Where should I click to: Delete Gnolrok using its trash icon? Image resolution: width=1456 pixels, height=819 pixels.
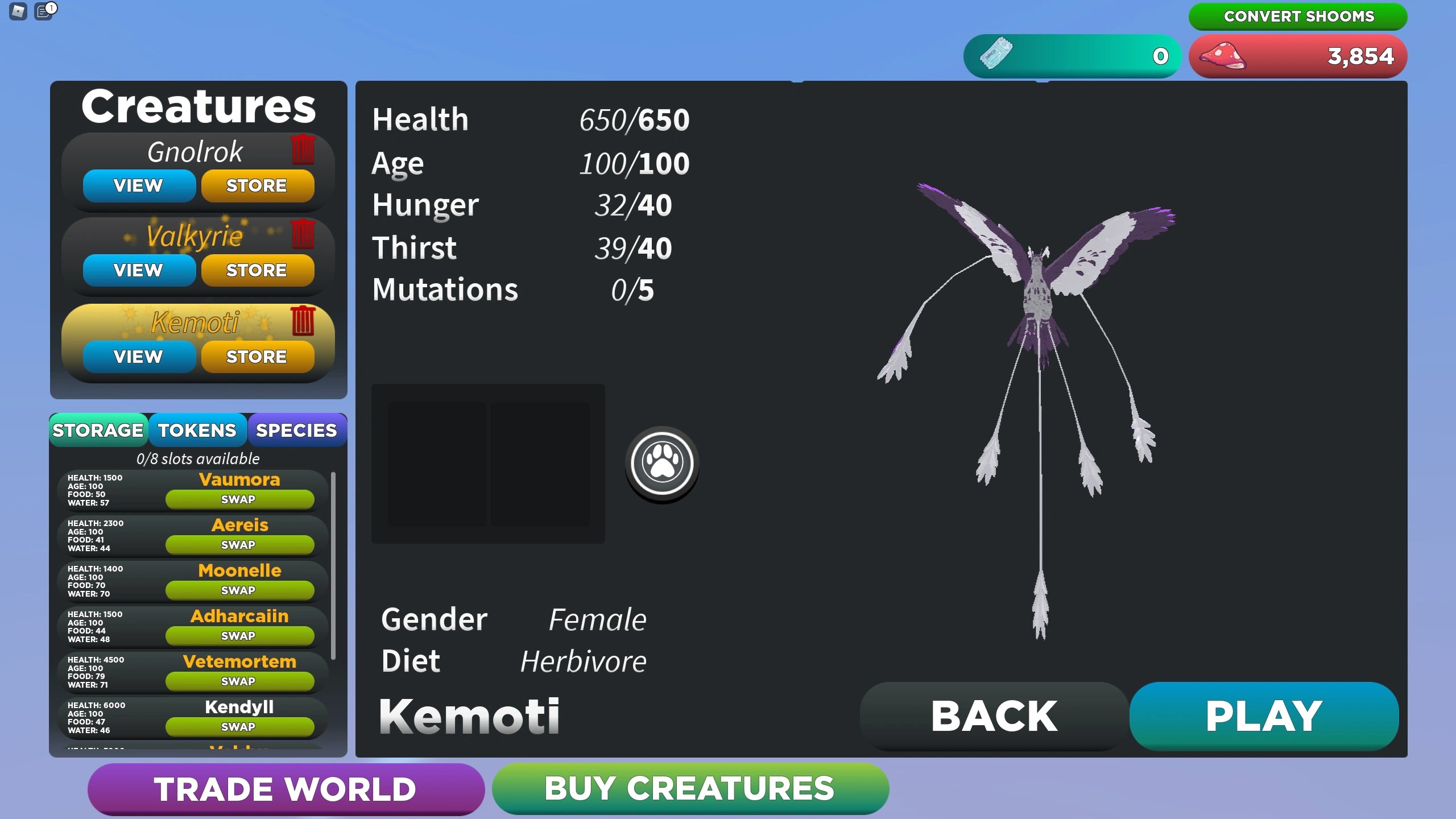point(303,151)
